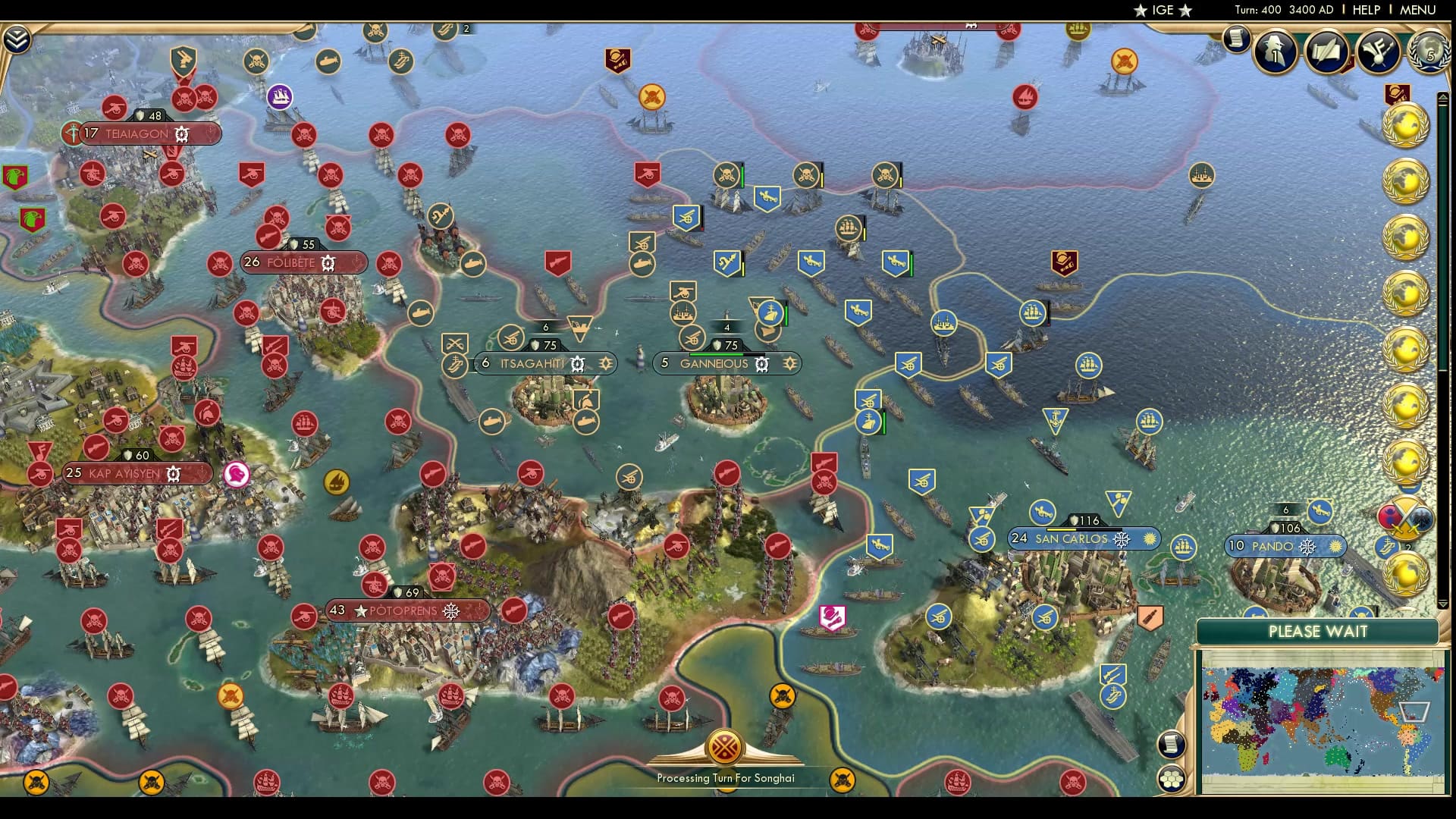1456x819 pixels.
Task: Toggle Strategic View with the honeycomb icon
Action: 1172,779
